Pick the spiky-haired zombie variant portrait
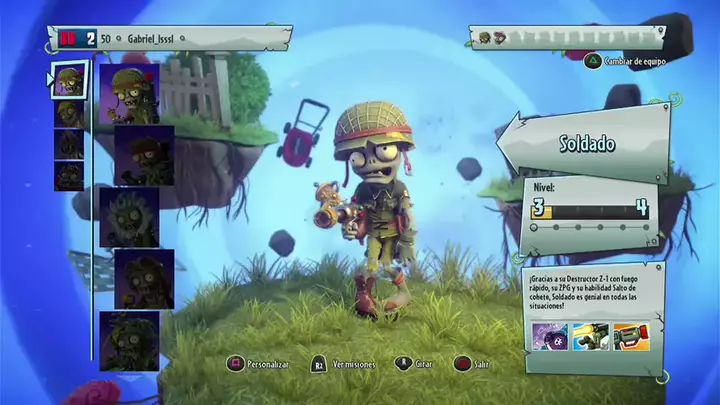 pyautogui.click(x=129, y=216)
